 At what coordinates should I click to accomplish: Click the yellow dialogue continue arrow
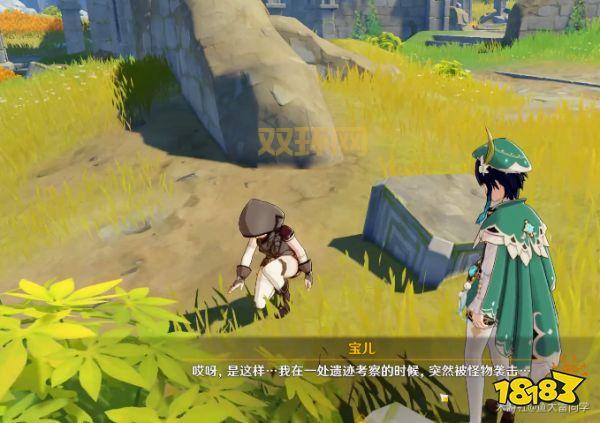pyautogui.click(x=442, y=398)
